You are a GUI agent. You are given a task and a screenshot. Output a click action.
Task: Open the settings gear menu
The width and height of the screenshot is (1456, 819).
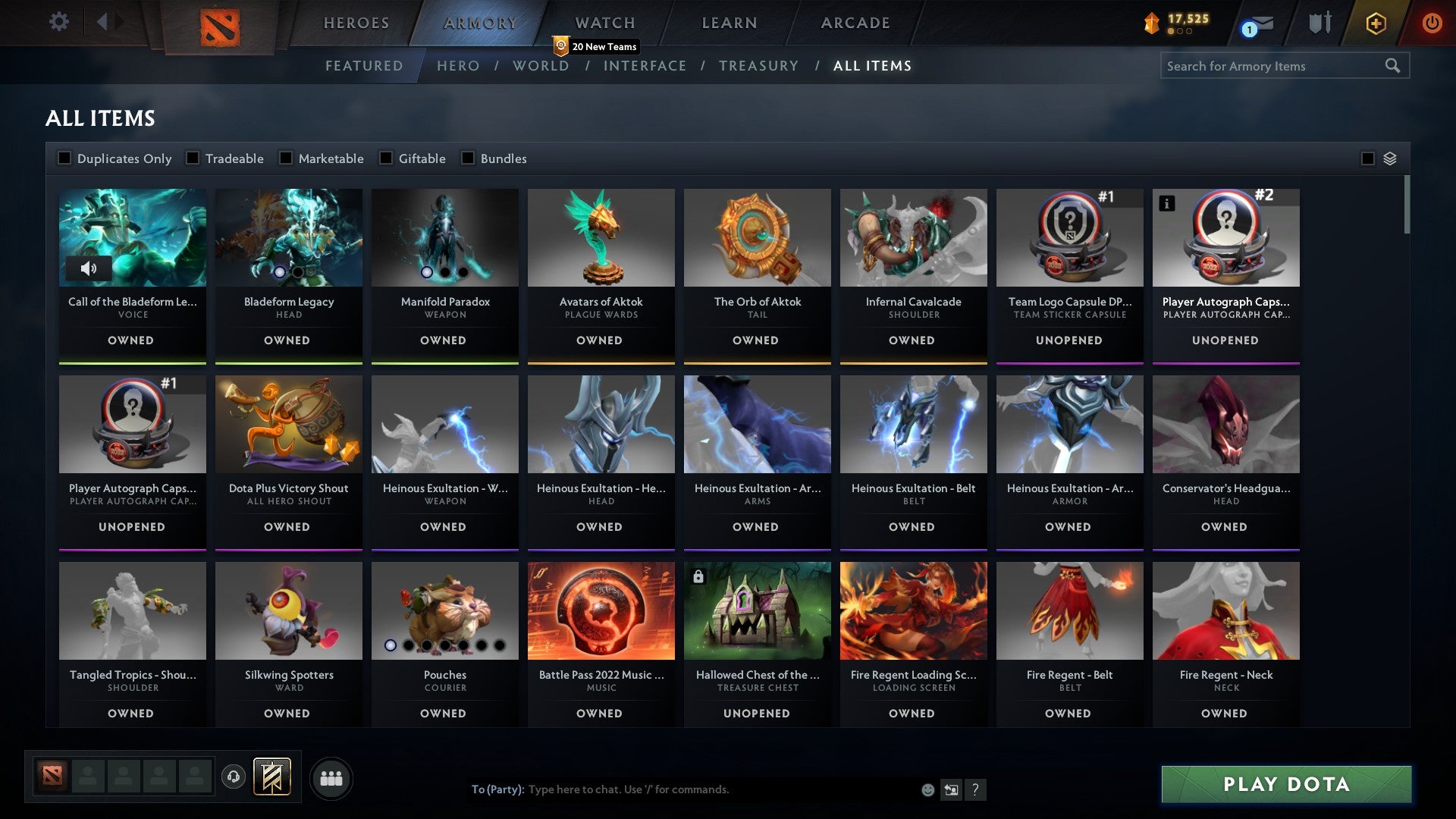[x=59, y=22]
